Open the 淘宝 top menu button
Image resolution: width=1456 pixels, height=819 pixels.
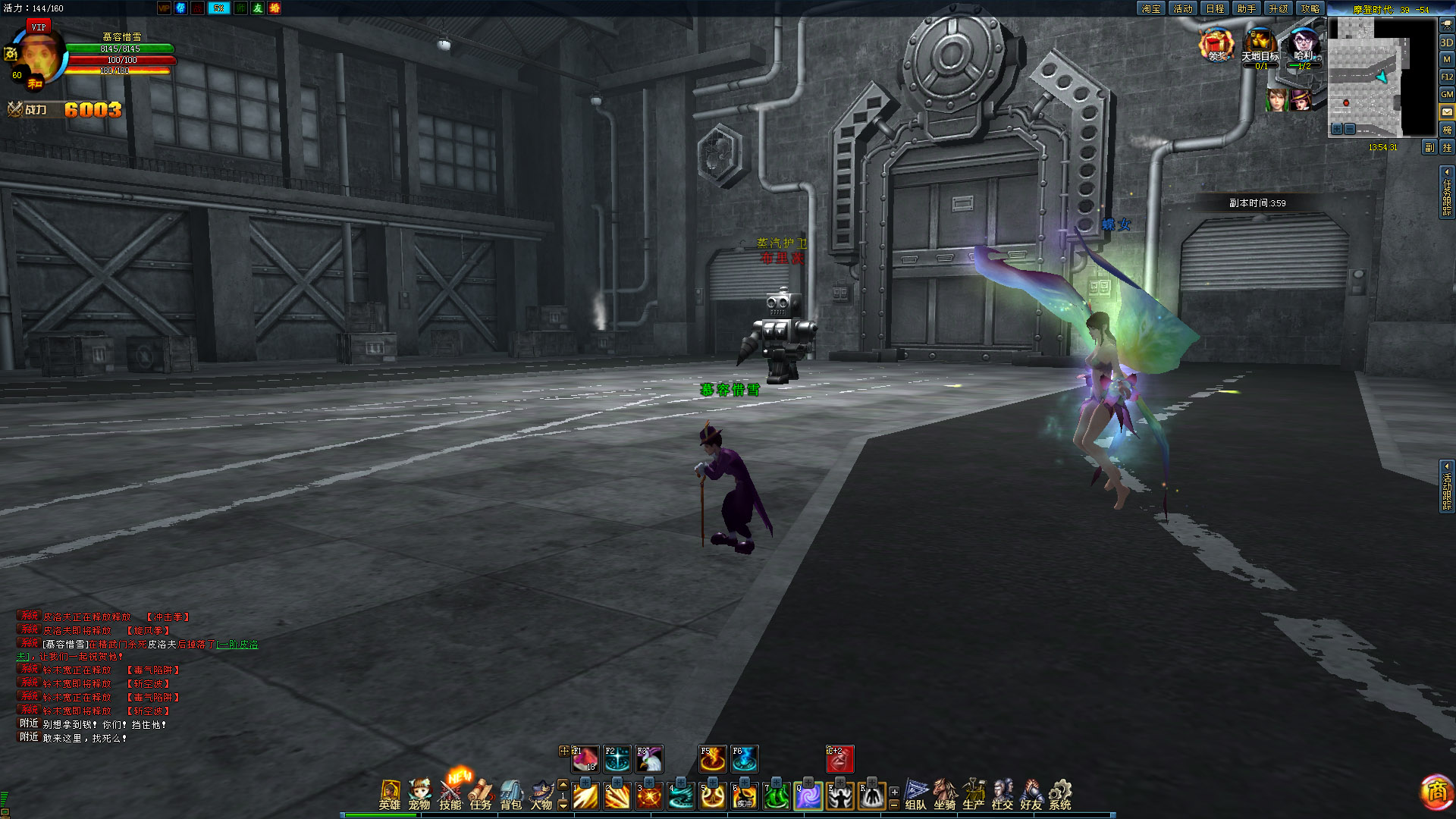point(1151,8)
